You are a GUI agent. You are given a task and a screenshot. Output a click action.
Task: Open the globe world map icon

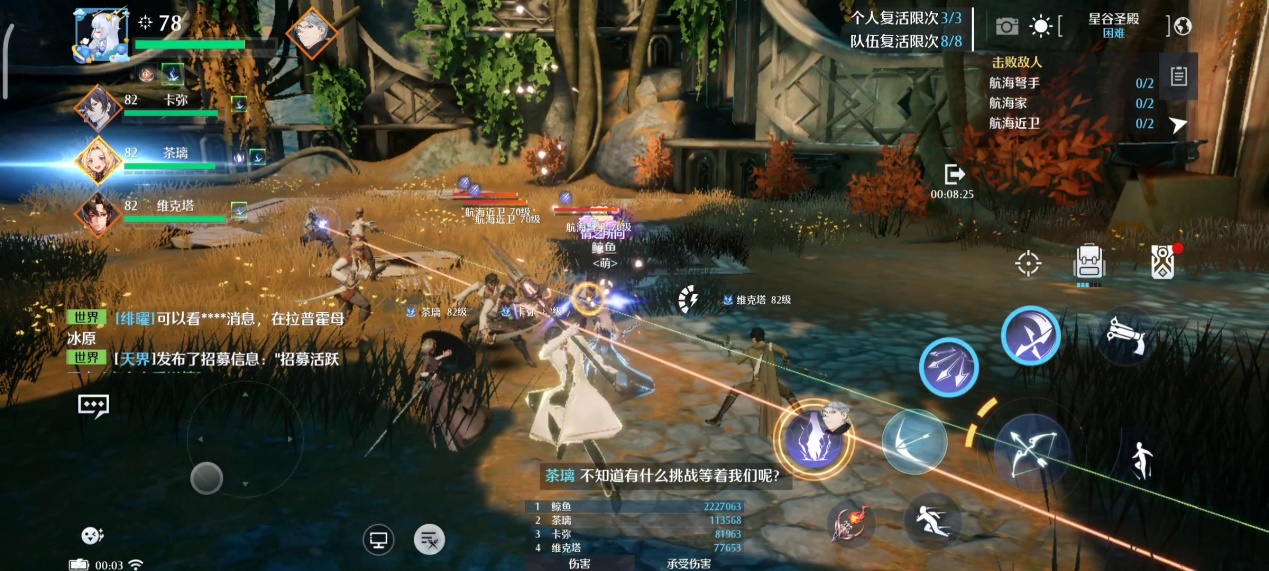[1183, 26]
